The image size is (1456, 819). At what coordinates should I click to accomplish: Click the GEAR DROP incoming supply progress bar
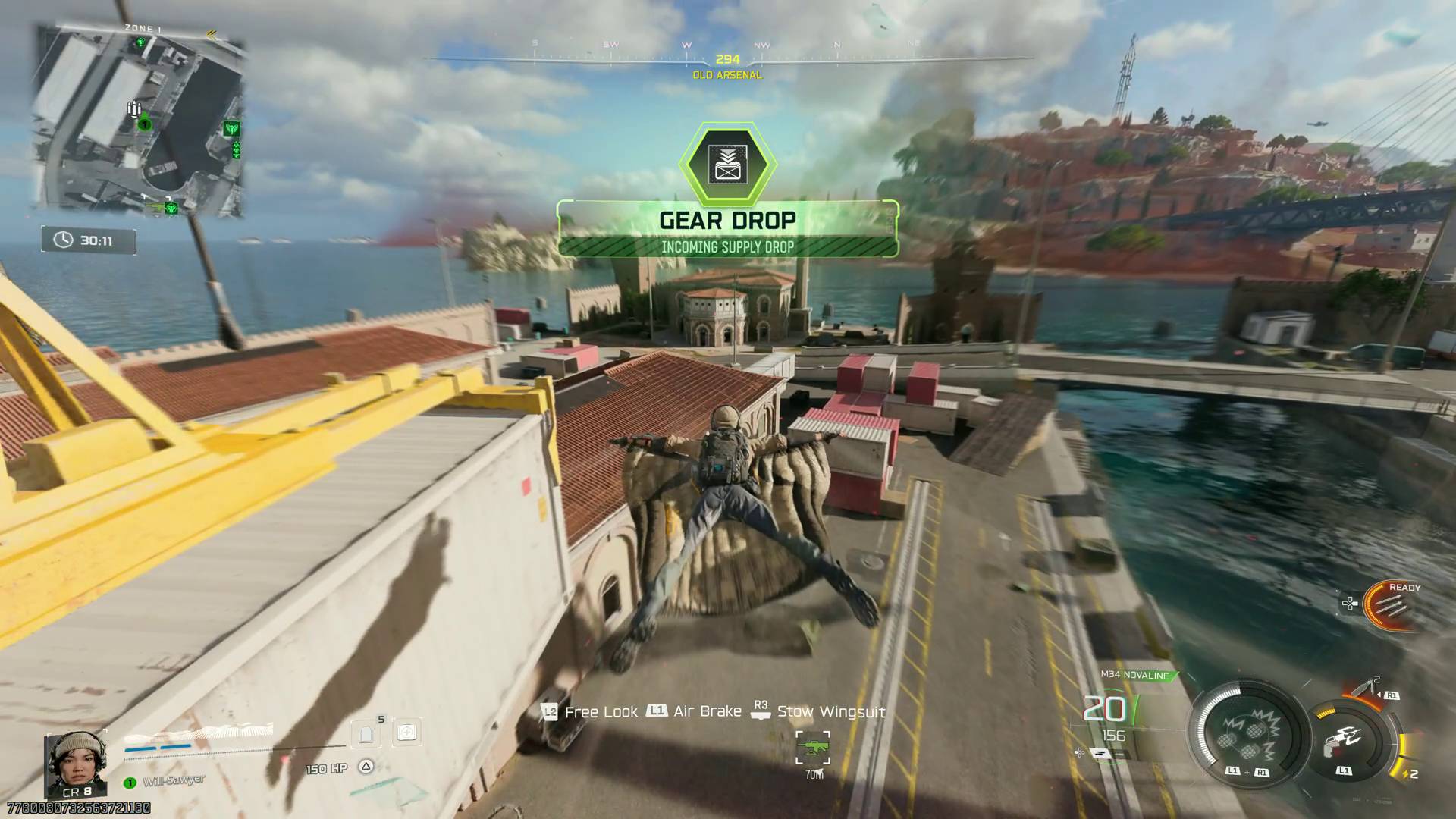pos(728,247)
